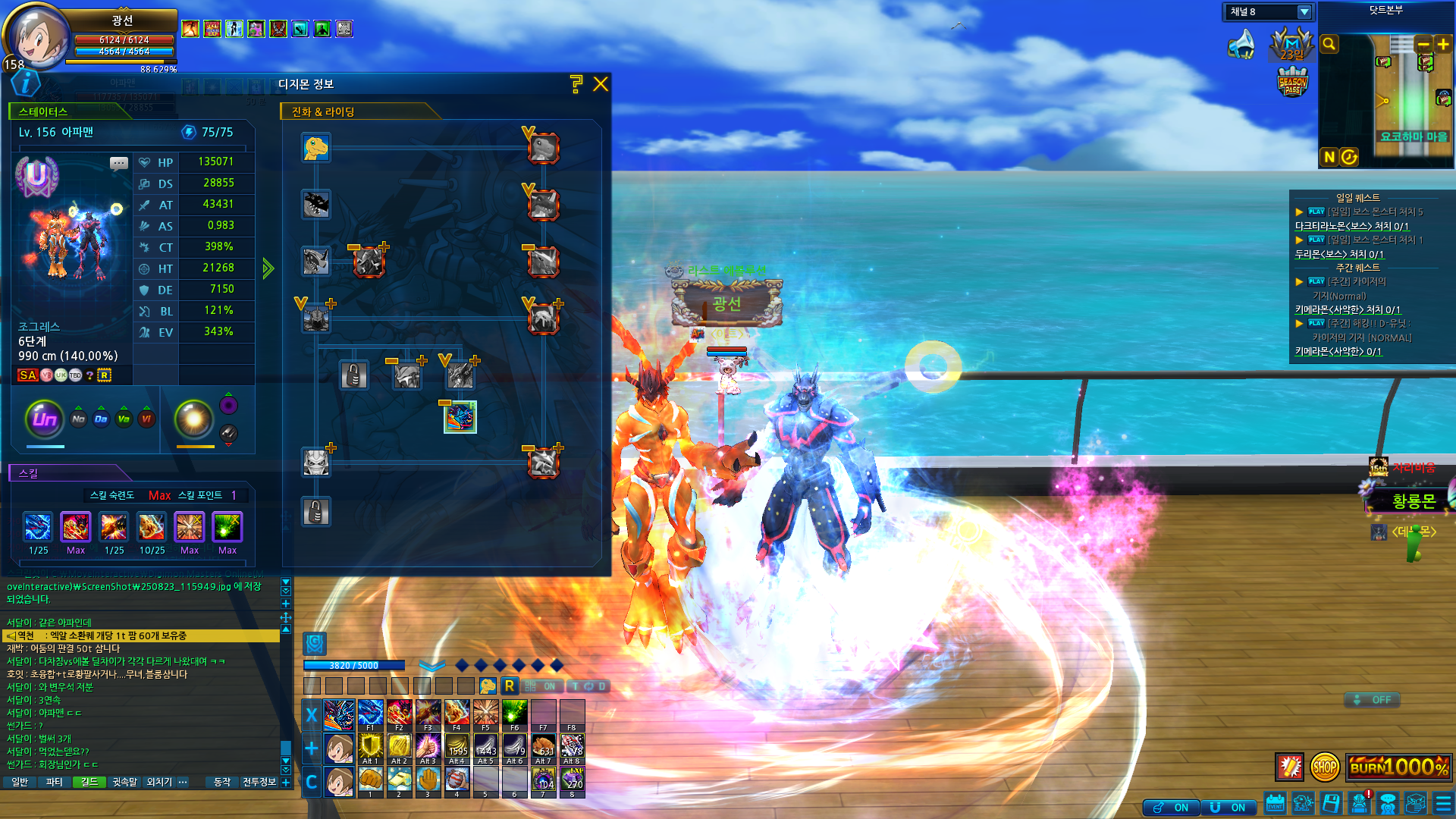Switch chat to the 길드 tab

[89, 782]
